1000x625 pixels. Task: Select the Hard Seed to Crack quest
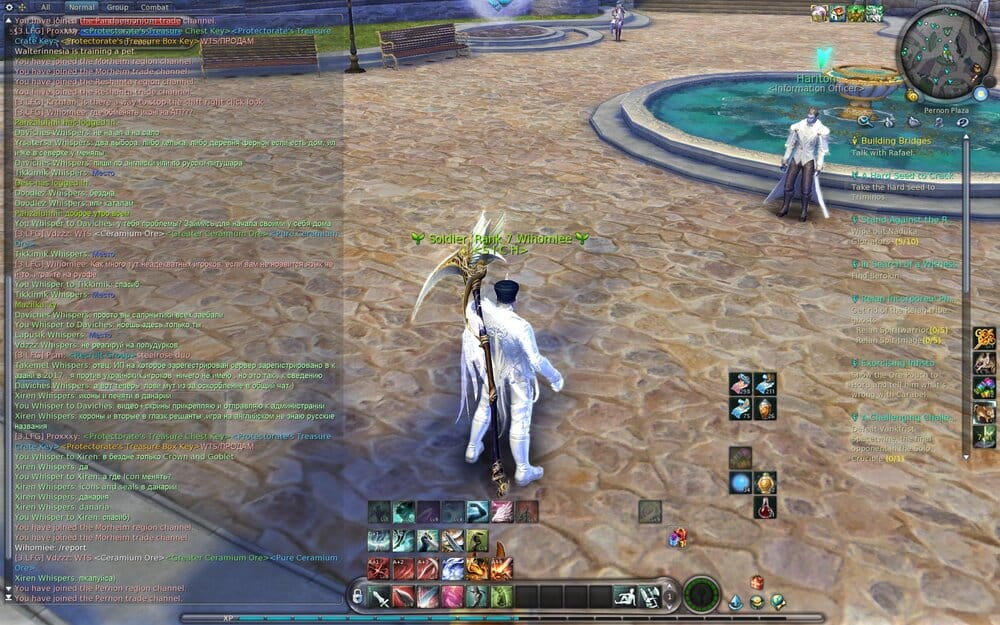point(907,176)
